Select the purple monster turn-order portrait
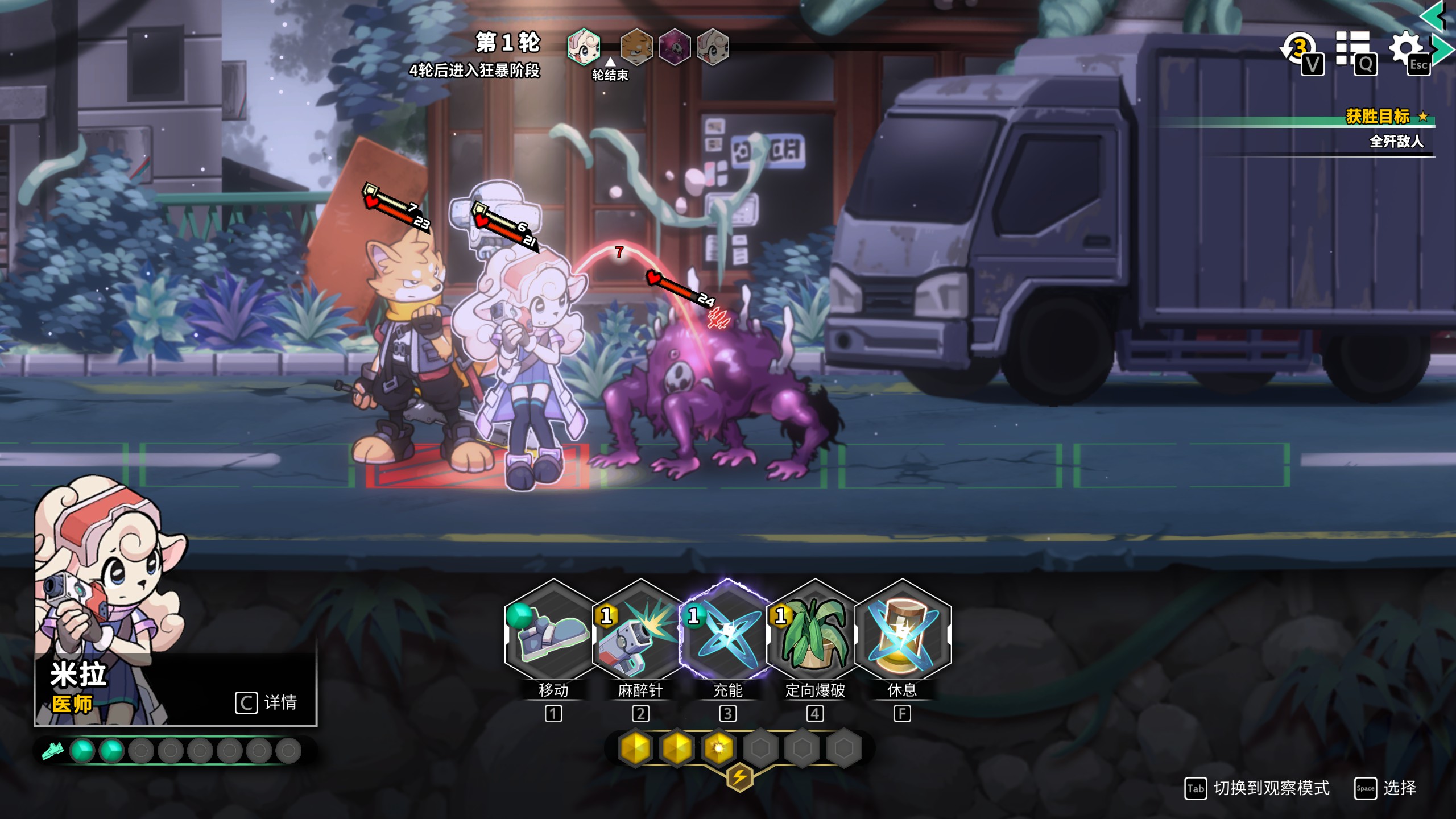 tap(675, 47)
